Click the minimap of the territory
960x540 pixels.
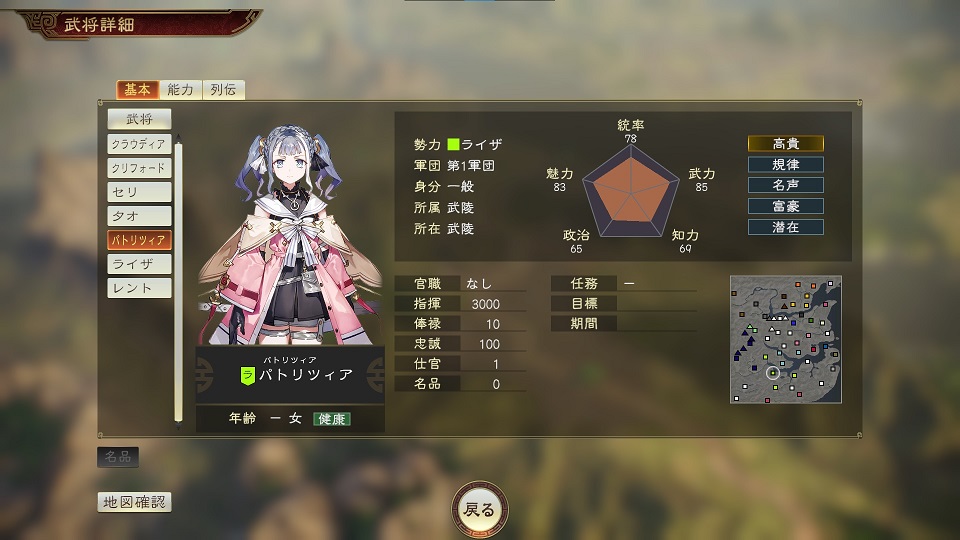click(785, 339)
